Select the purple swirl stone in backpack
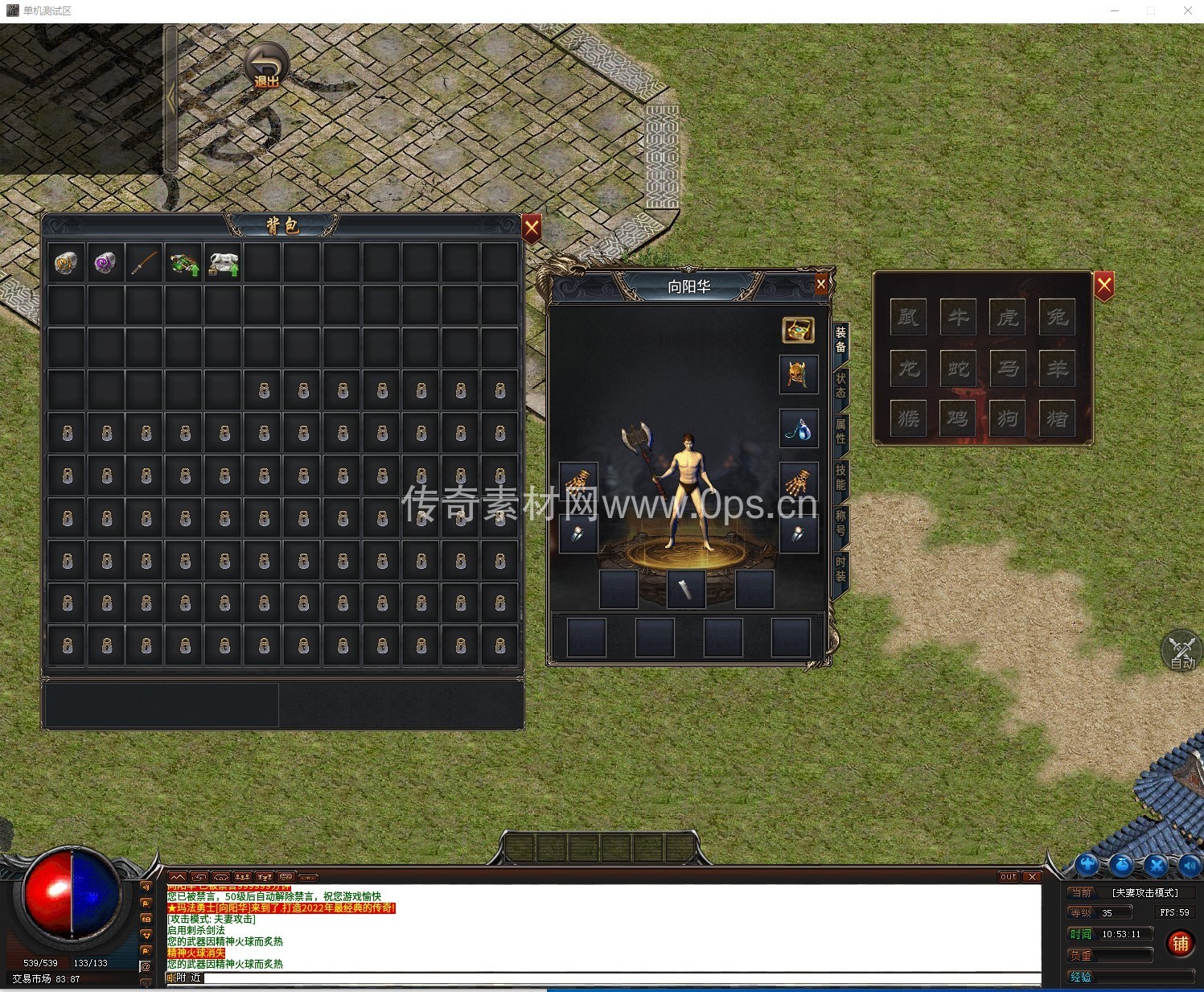The width and height of the screenshot is (1204, 992). 105,262
